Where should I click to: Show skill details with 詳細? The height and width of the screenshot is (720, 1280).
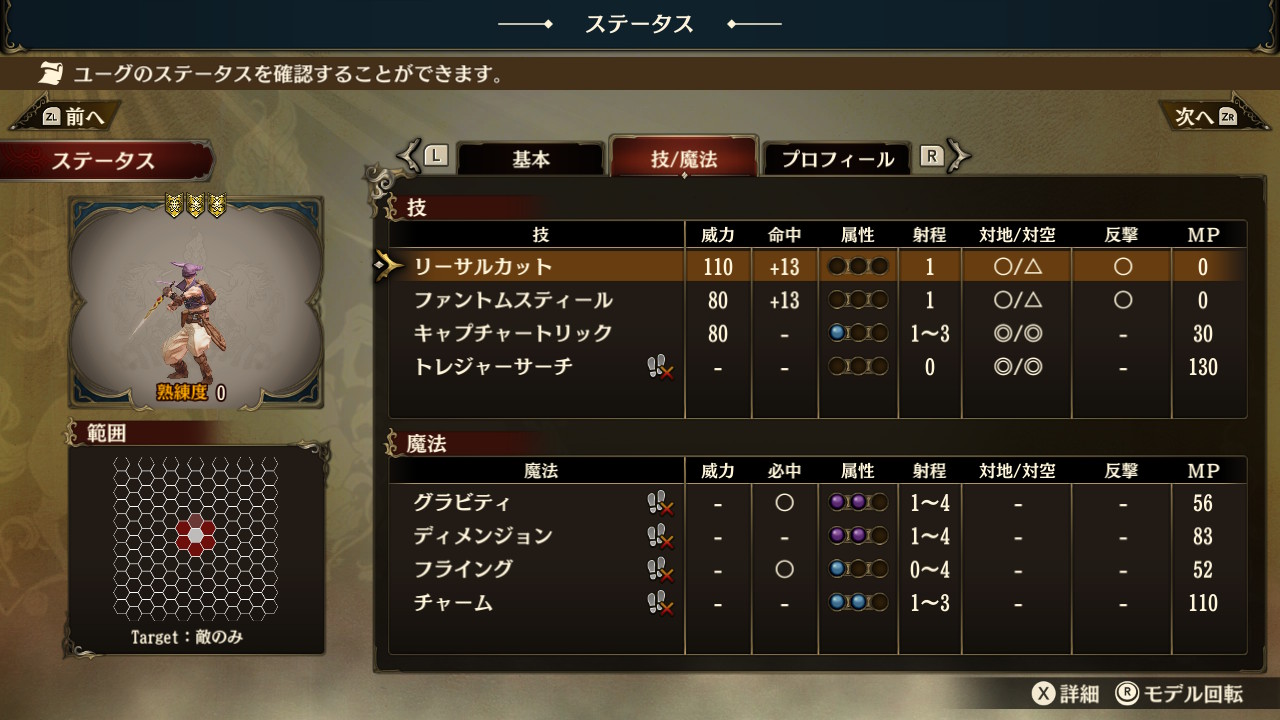click(x=1068, y=694)
